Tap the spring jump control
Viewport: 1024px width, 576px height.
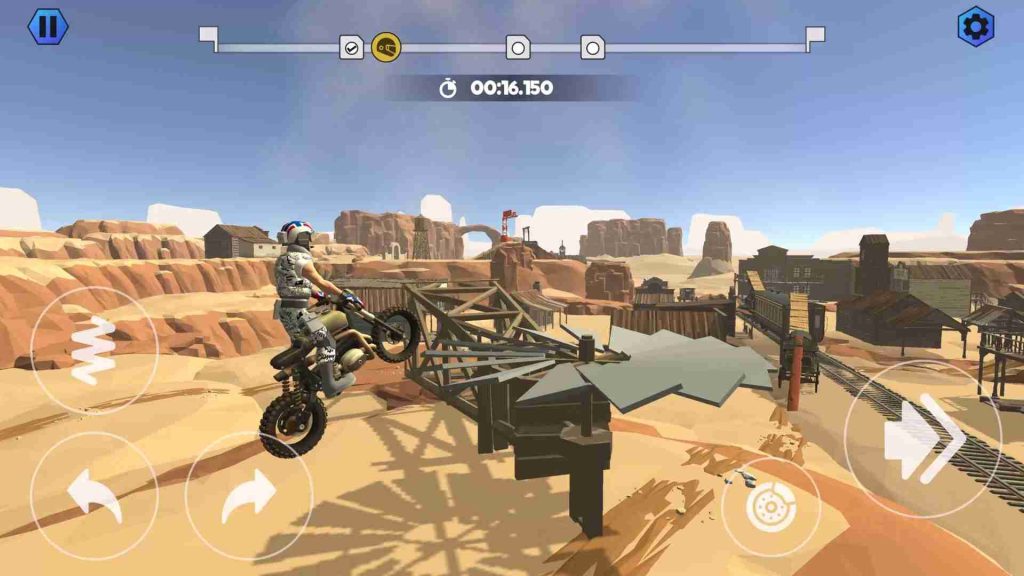point(91,350)
